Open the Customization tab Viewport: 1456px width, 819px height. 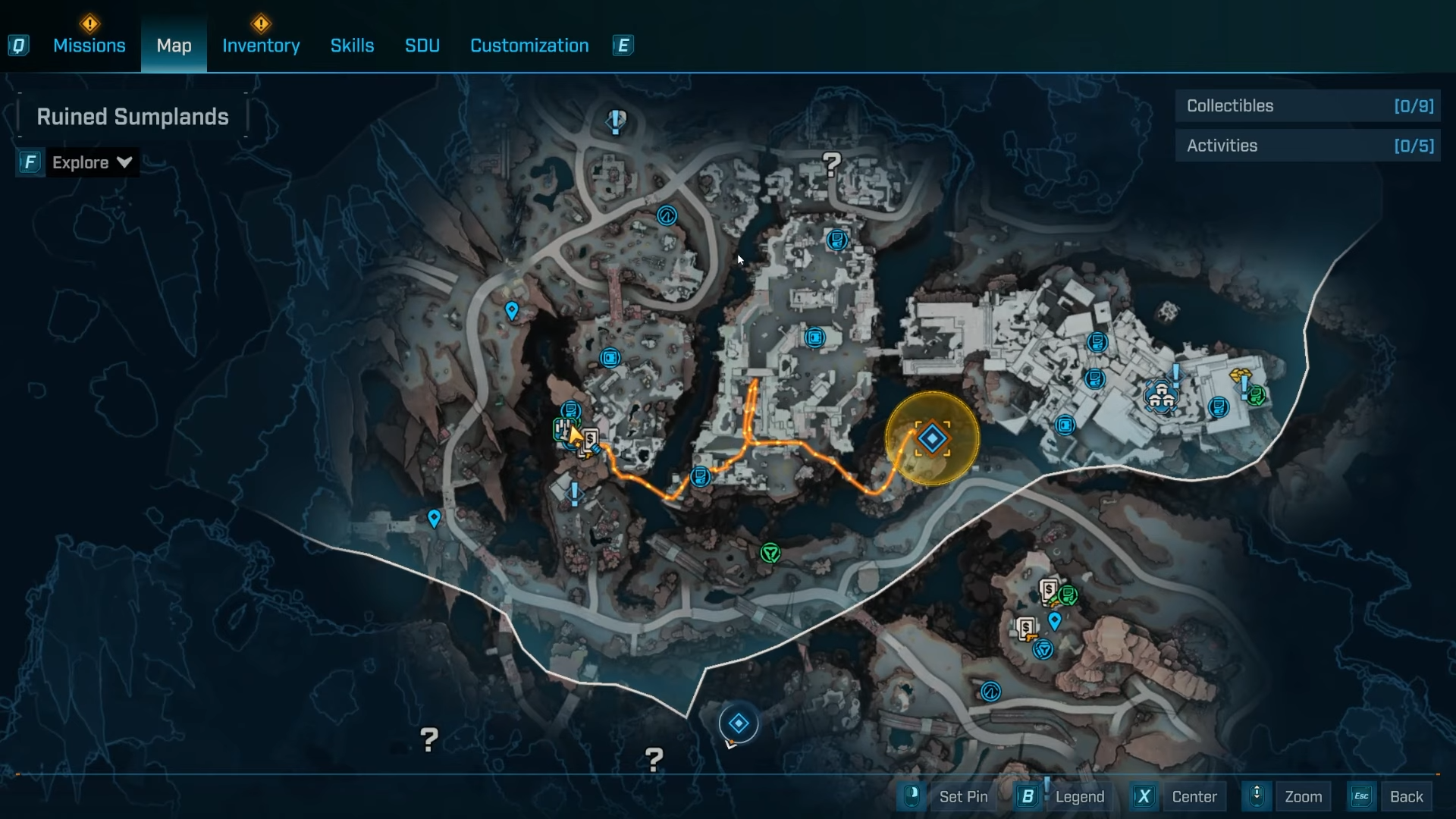click(x=529, y=45)
